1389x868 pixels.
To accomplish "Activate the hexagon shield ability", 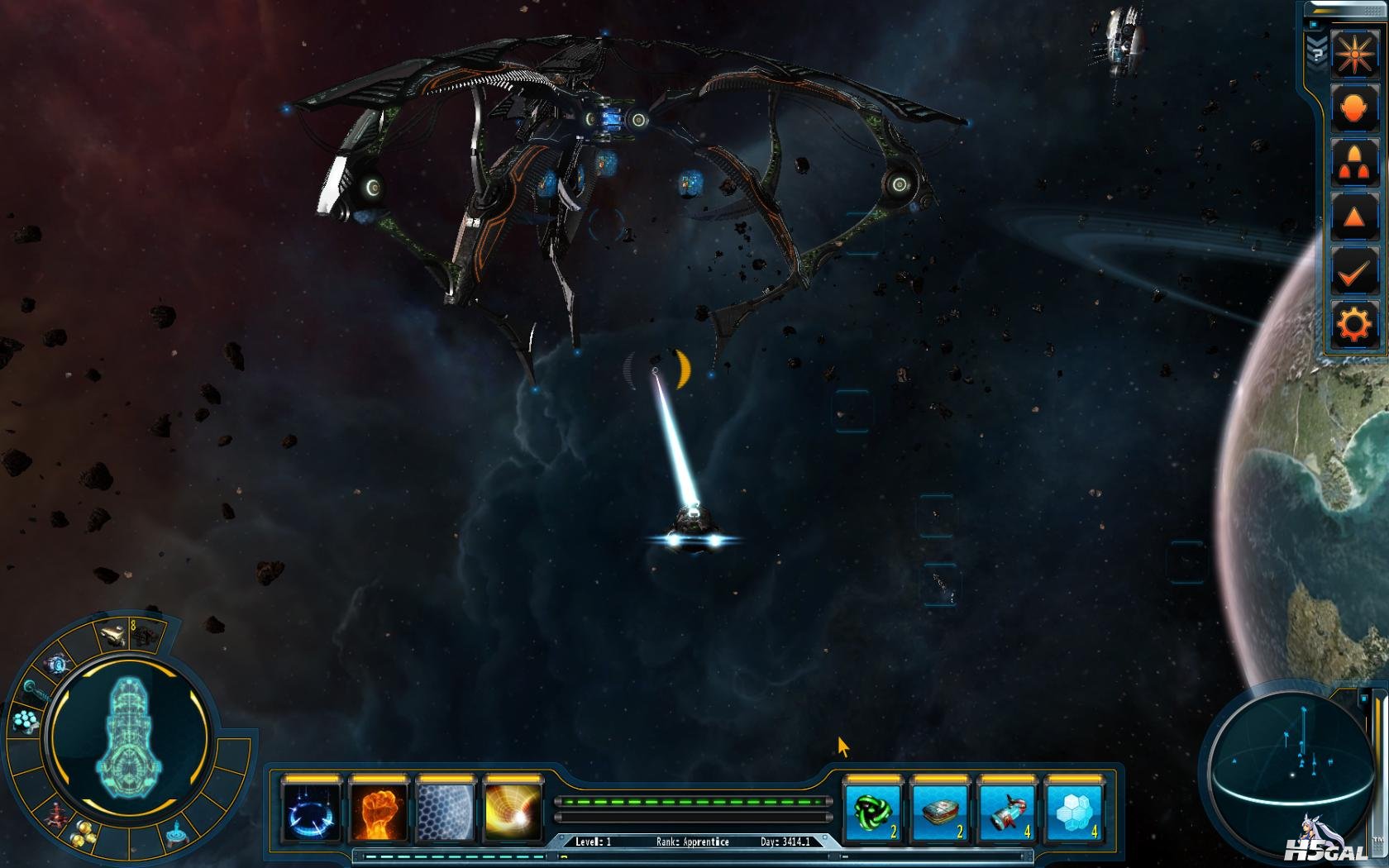I will [446, 812].
